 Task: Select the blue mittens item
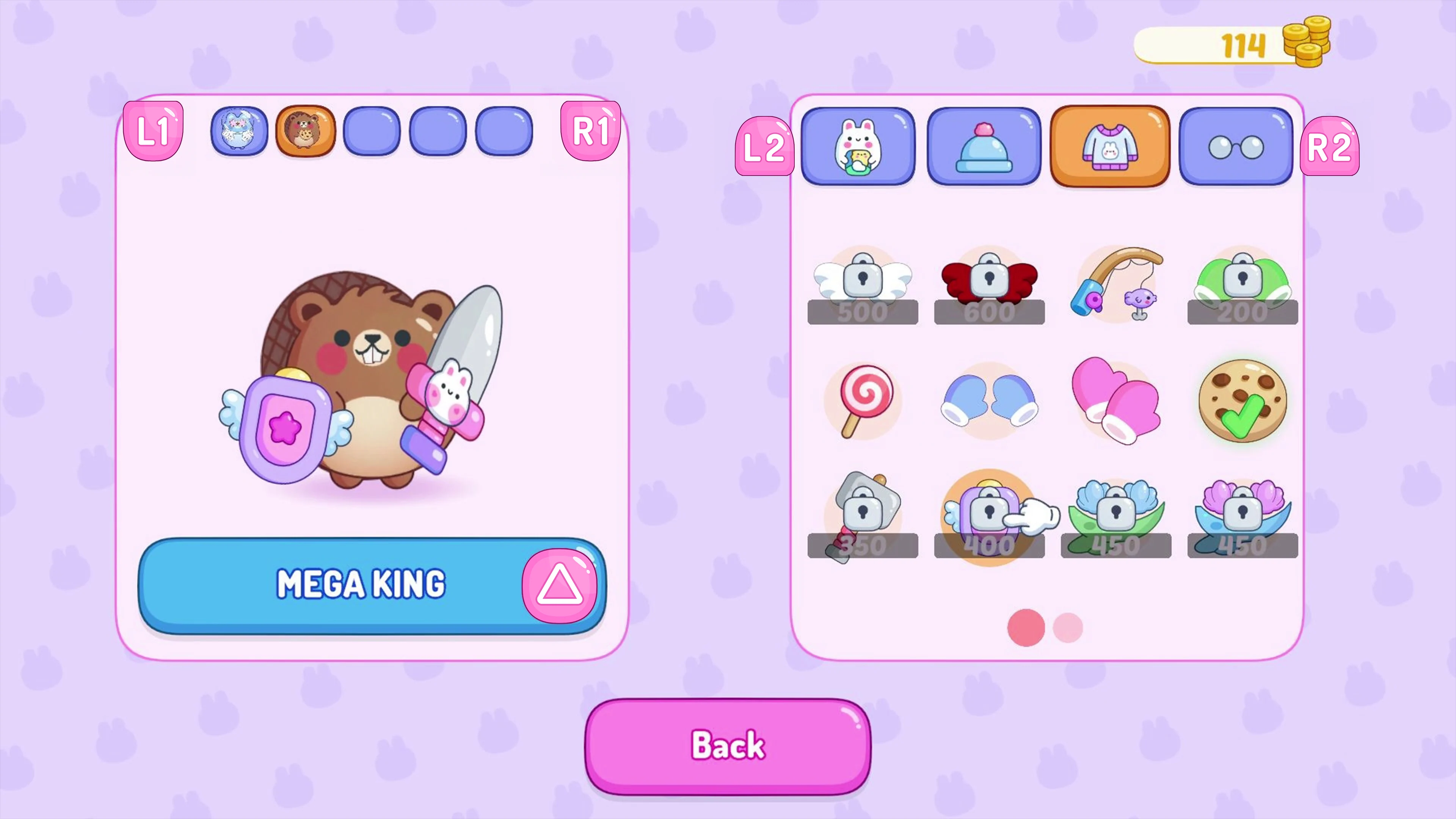tap(990, 401)
